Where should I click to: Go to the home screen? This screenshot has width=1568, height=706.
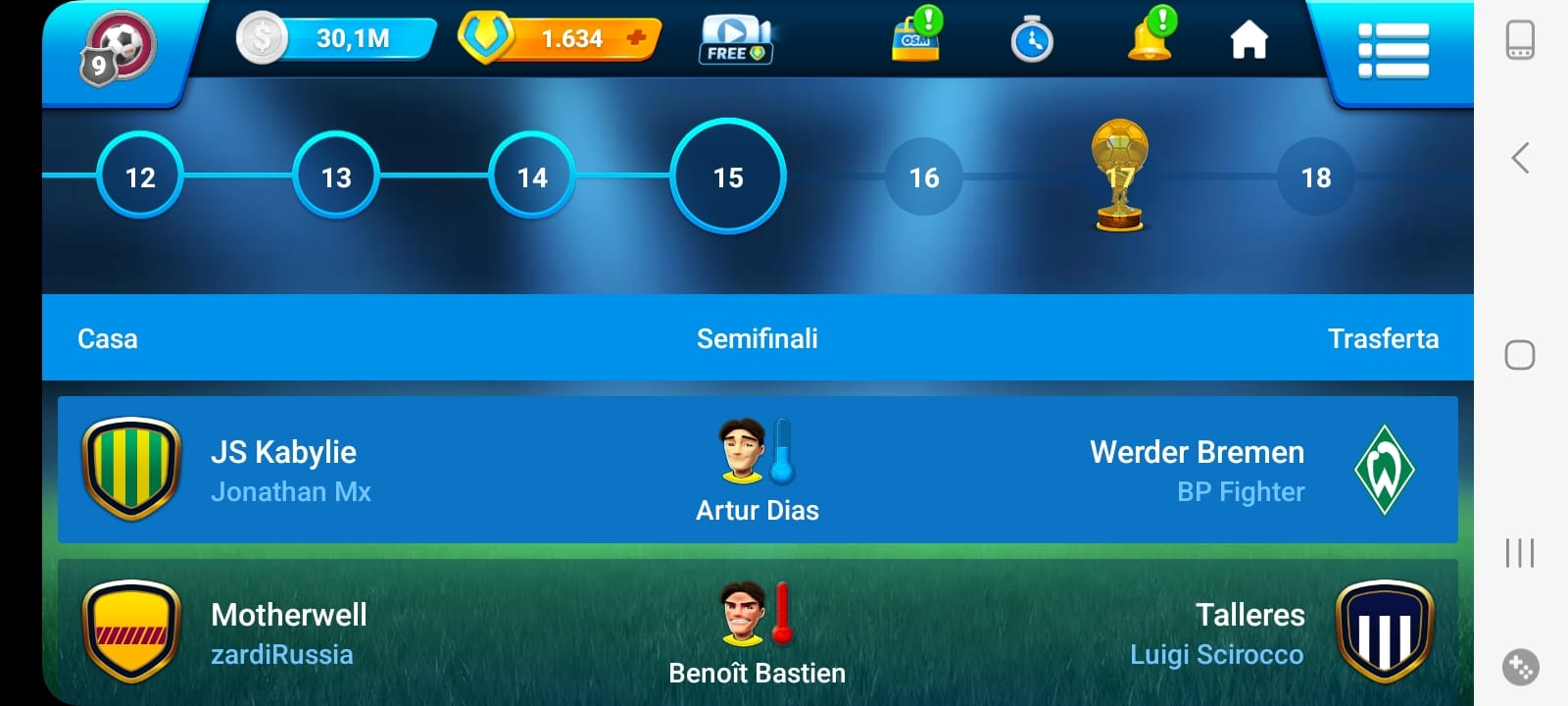pyautogui.click(x=1249, y=41)
